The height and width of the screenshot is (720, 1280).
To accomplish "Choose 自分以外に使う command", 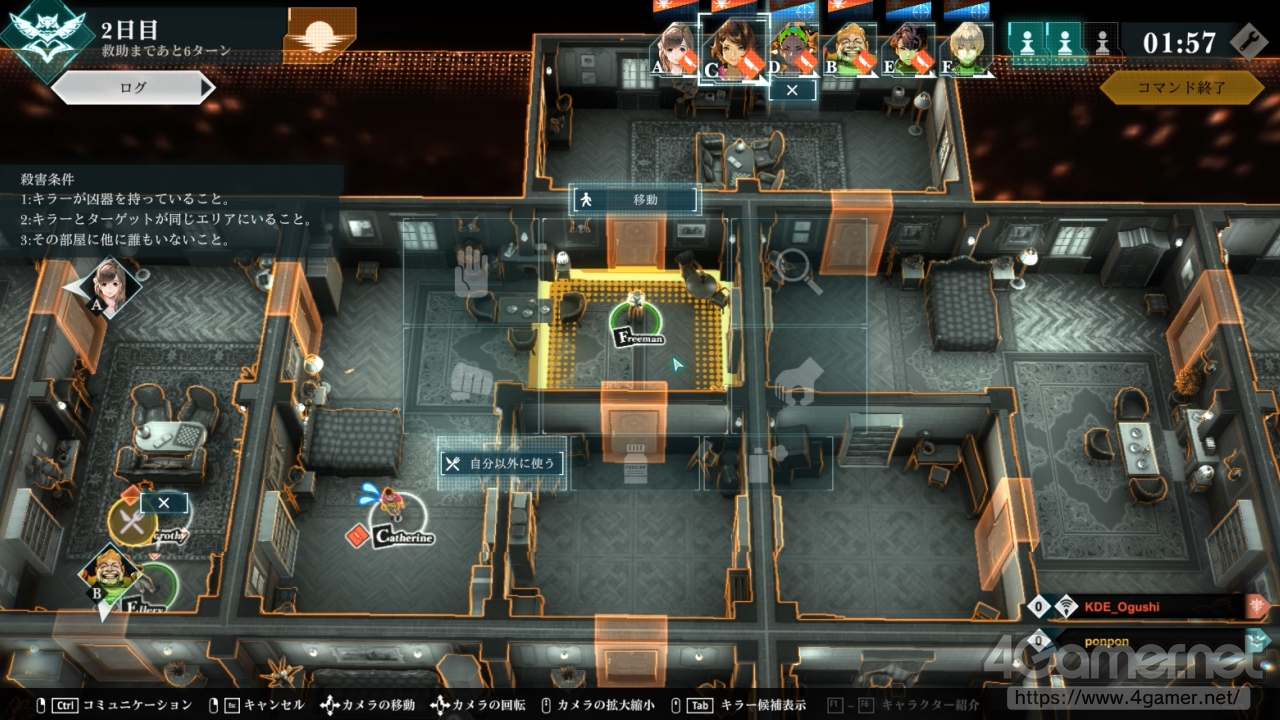I will (502, 463).
